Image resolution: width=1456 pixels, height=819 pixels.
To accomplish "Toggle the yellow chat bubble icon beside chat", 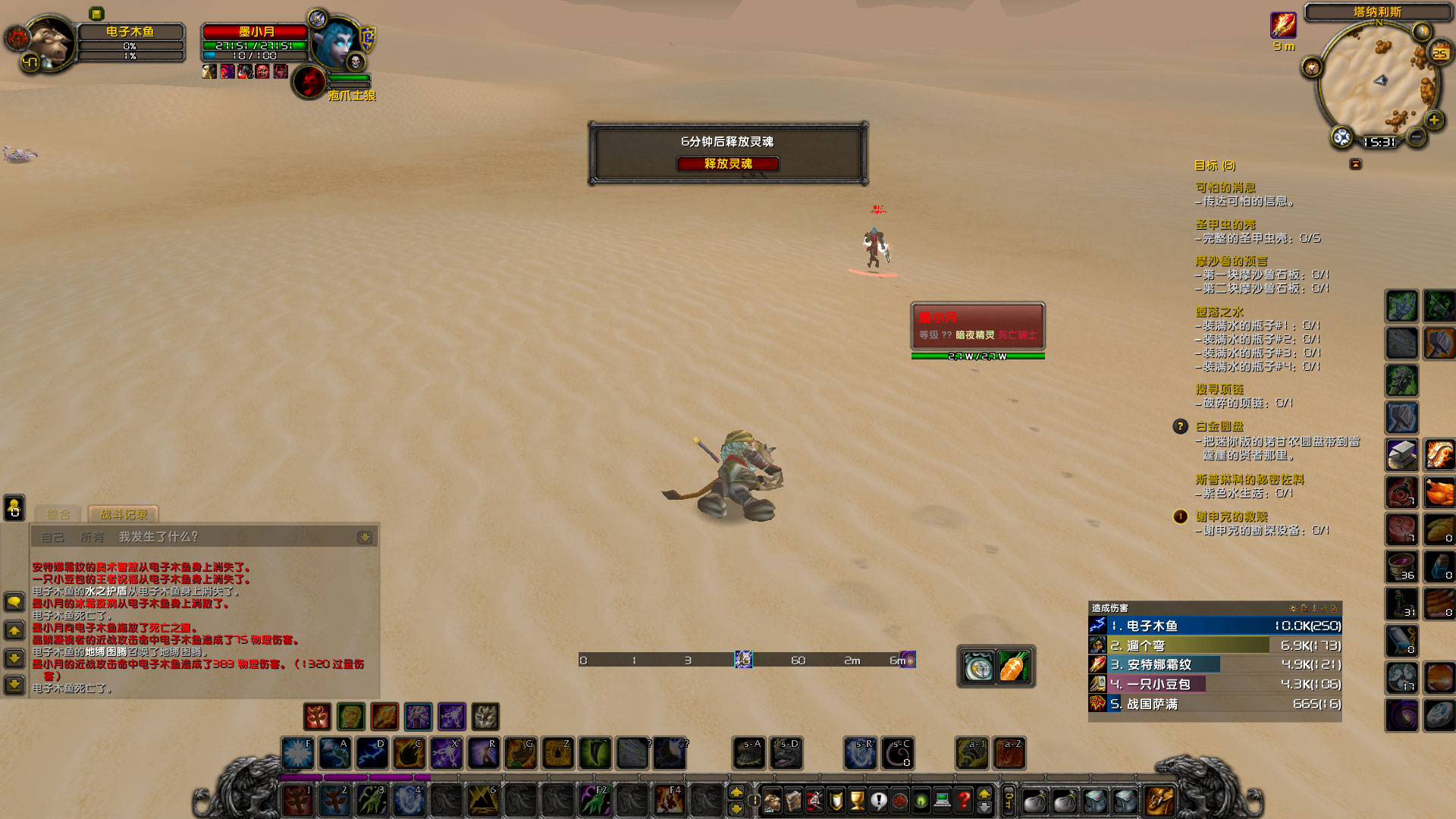I will click(15, 601).
